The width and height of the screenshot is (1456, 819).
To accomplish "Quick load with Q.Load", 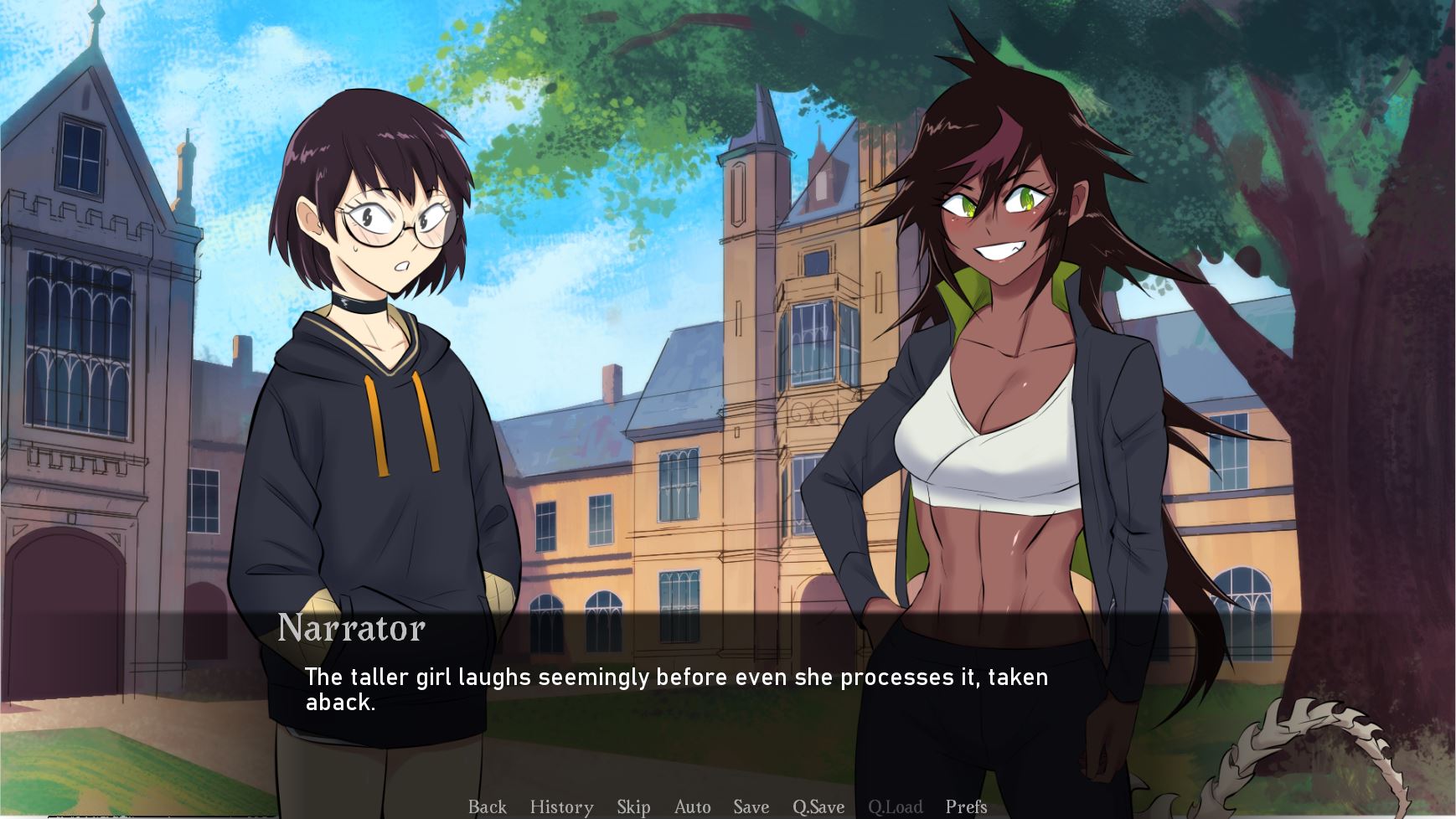I will (895, 806).
